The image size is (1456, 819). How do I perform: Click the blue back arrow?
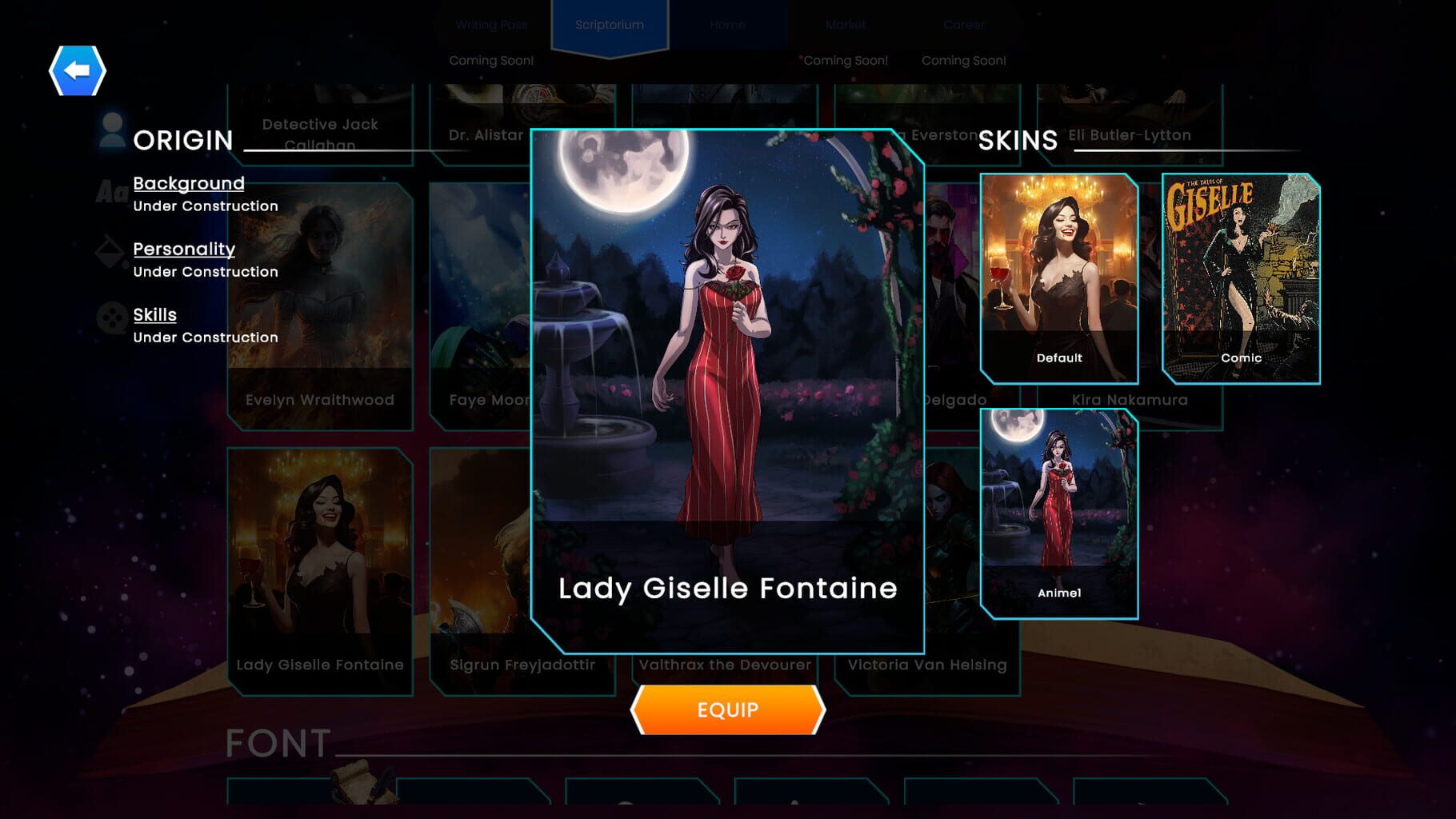[x=78, y=70]
